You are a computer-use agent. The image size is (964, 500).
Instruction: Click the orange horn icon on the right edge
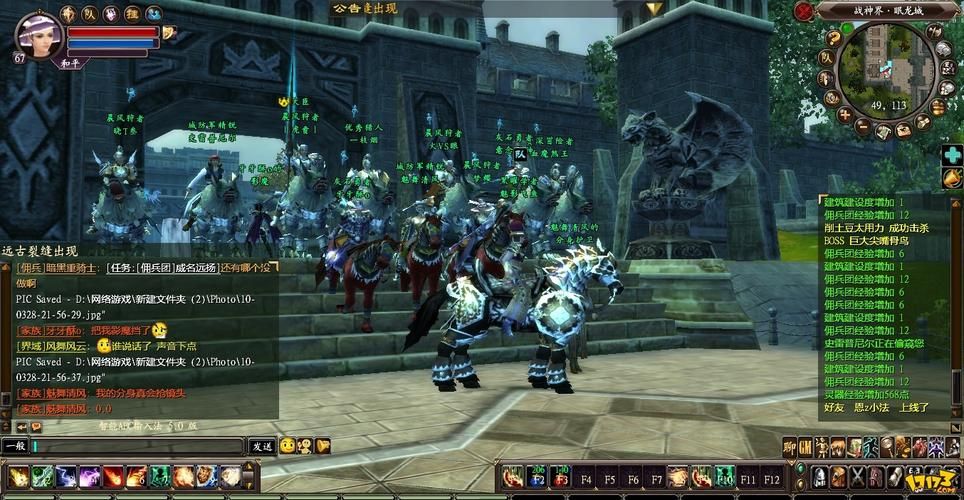pyautogui.click(x=951, y=178)
